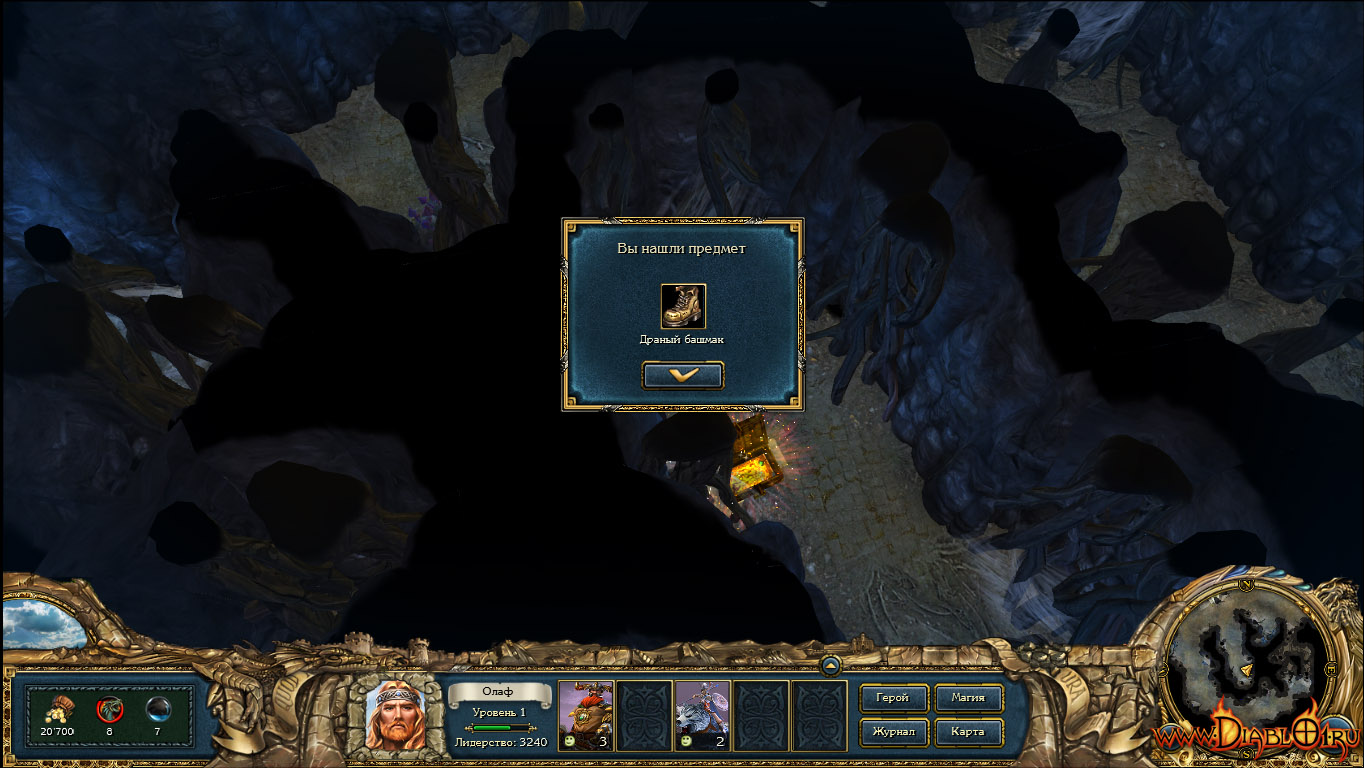Visit the www.Diablo1.ru watermark link
Viewport: 1364px width, 768px height.
(1255, 737)
